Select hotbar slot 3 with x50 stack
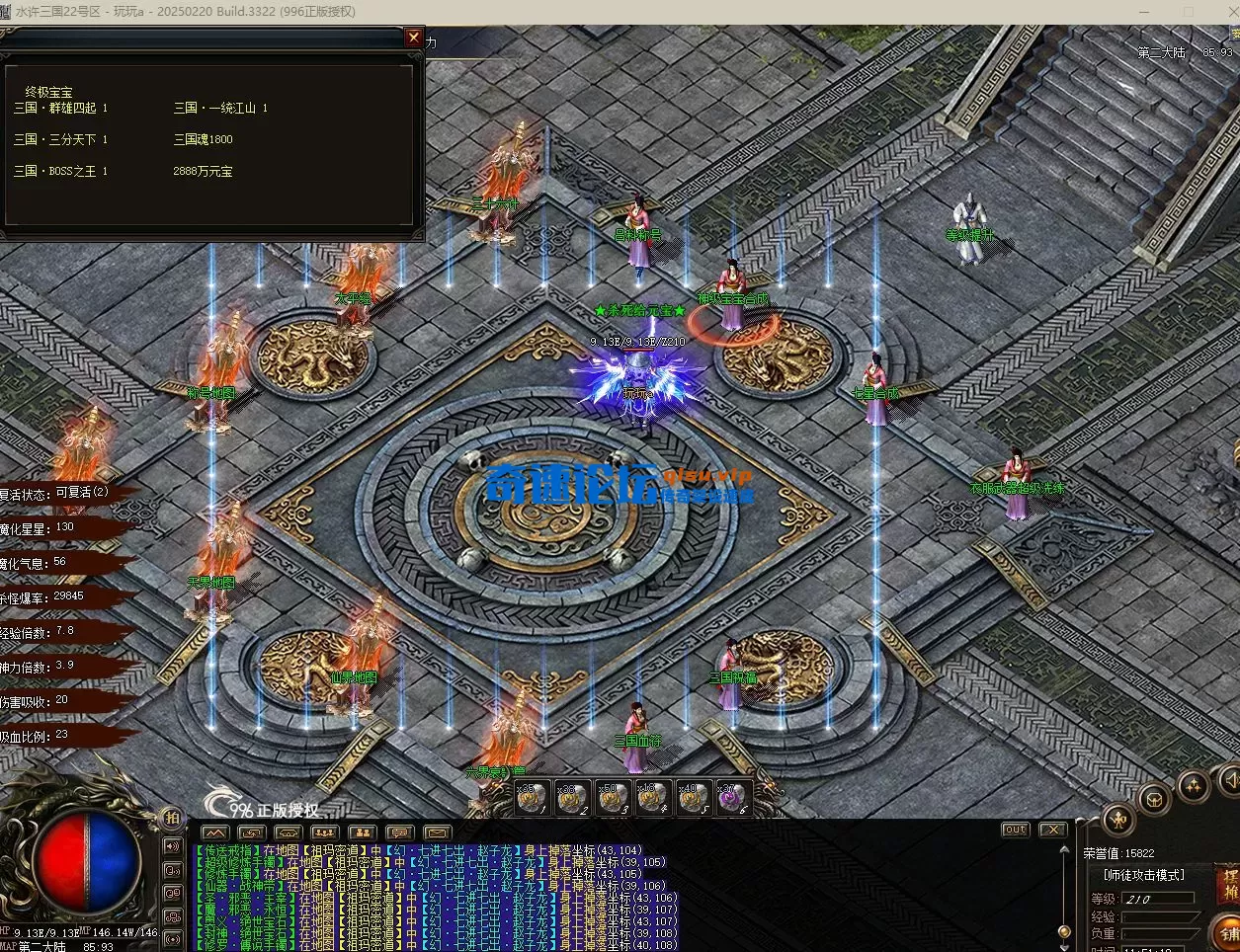Screen dimensions: 1240x952 pyautogui.click(x=613, y=798)
